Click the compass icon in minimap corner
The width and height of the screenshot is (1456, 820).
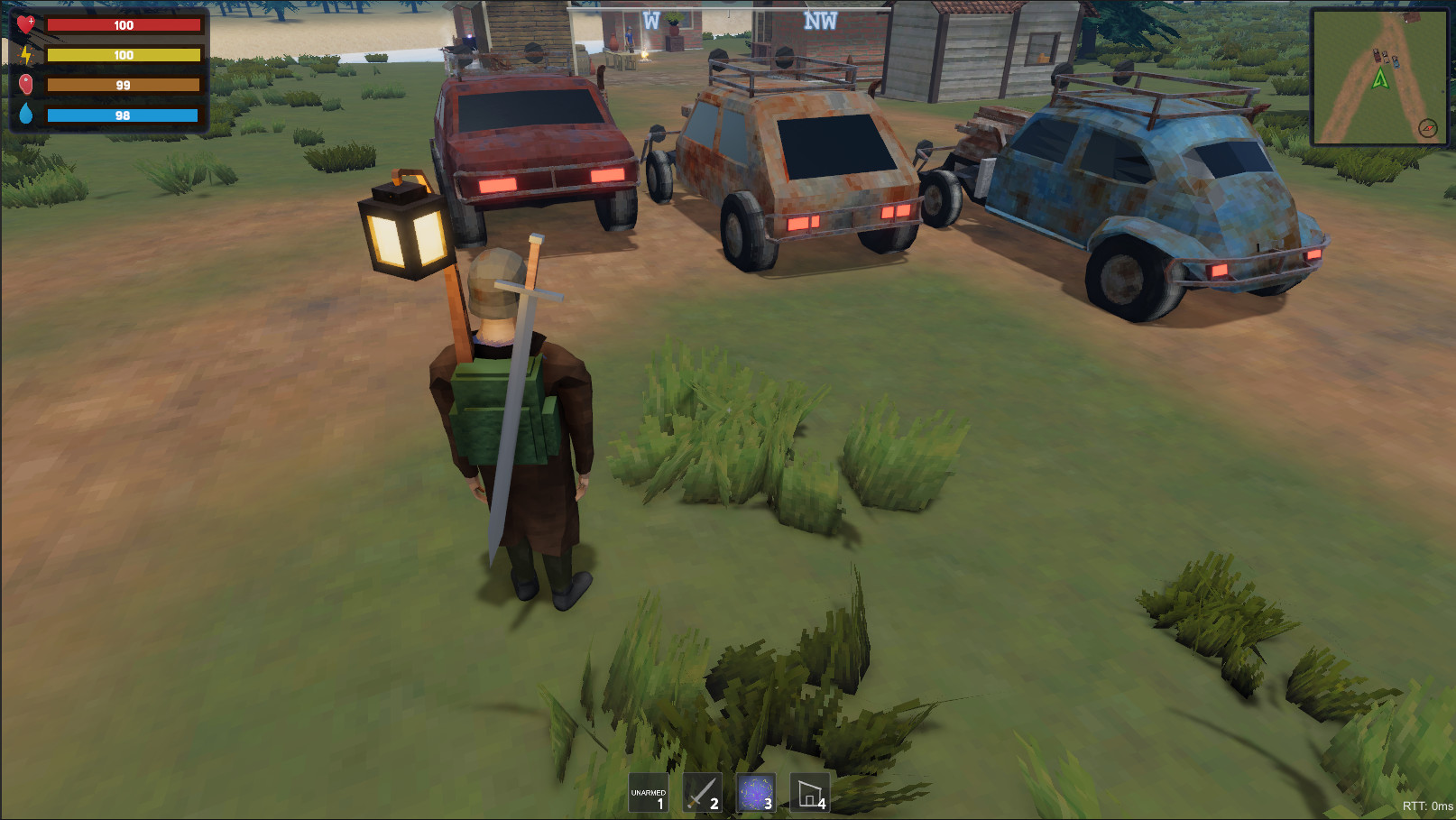[x=1428, y=128]
